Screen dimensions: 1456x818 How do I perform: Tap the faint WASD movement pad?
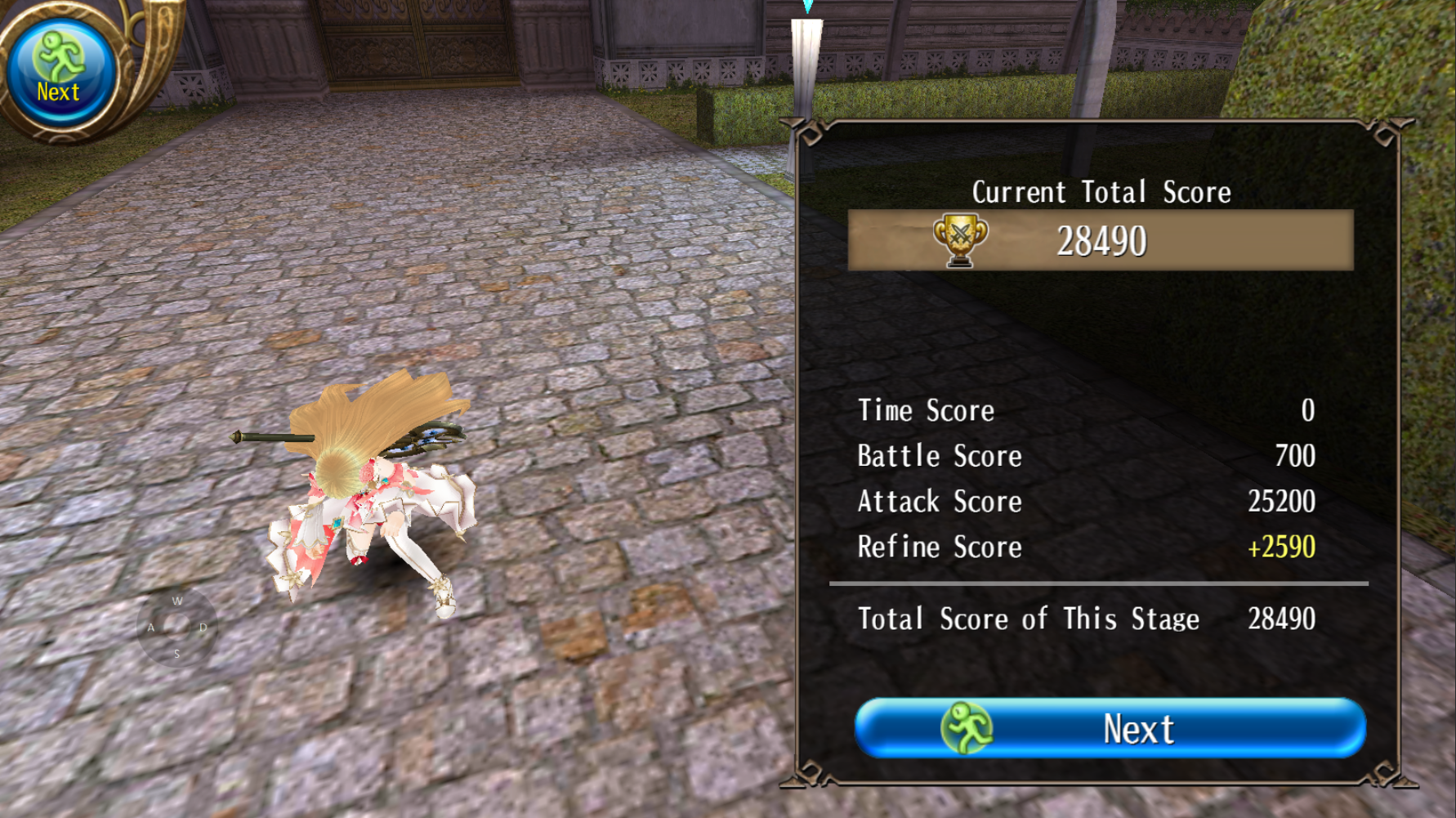click(x=176, y=627)
